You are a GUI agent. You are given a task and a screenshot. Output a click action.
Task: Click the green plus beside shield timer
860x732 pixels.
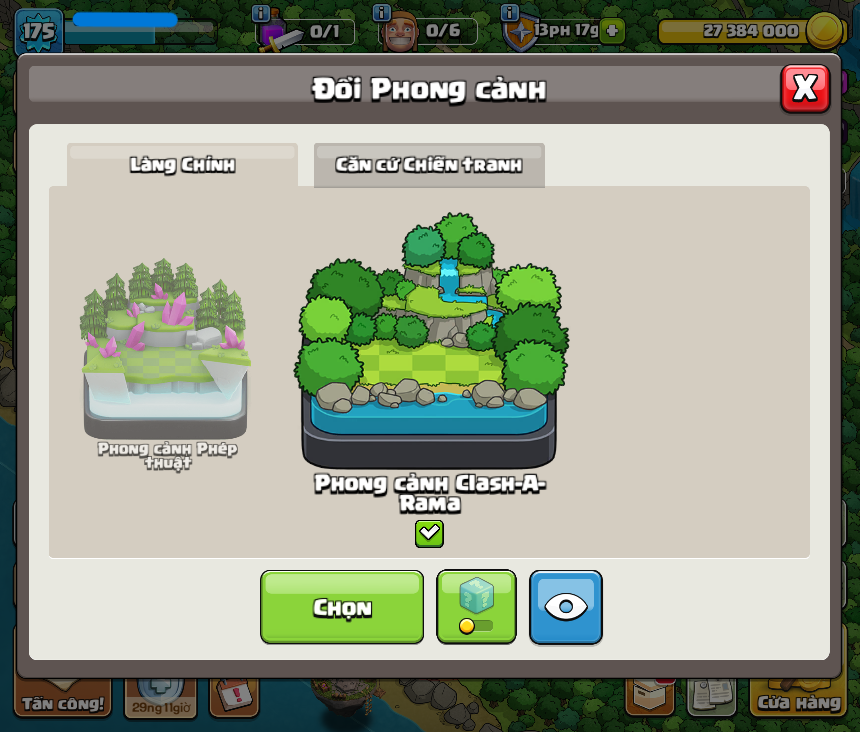click(612, 30)
